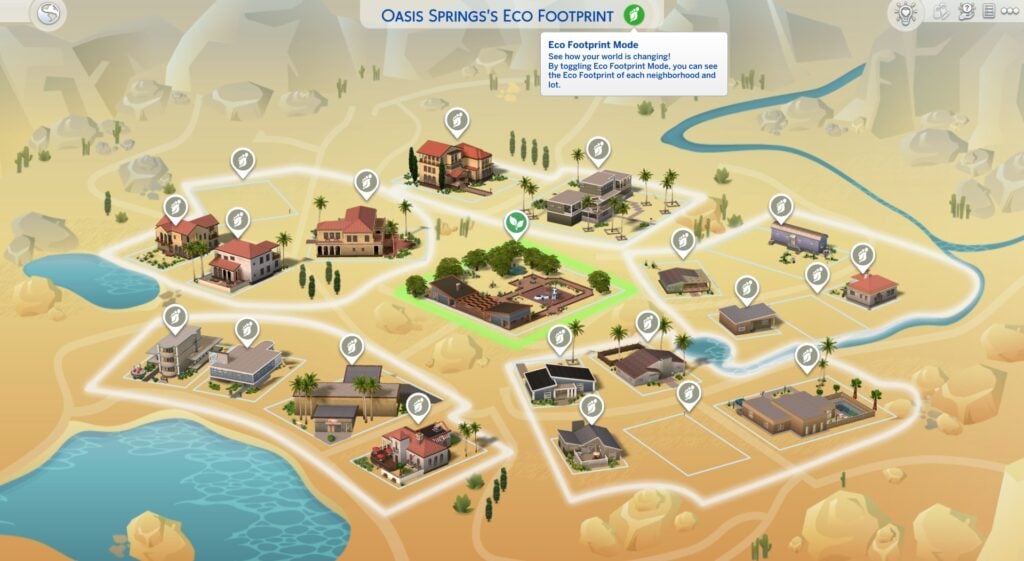
Task: Toggle Eco Footprint Mode leaf button
Action: coord(632,15)
